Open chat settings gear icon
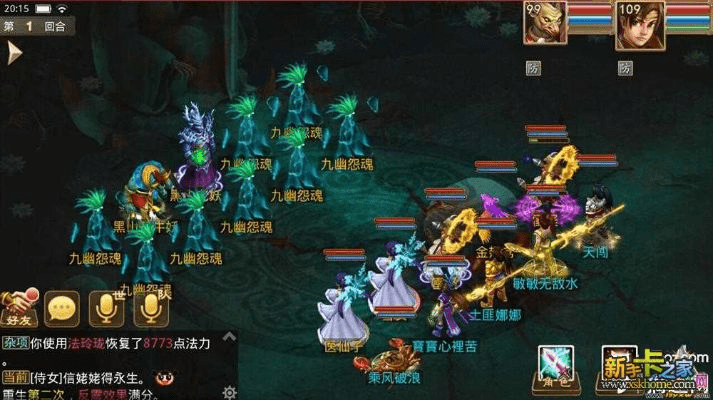Image resolution: width=713 pixels, height=400 pixels. 229,391
